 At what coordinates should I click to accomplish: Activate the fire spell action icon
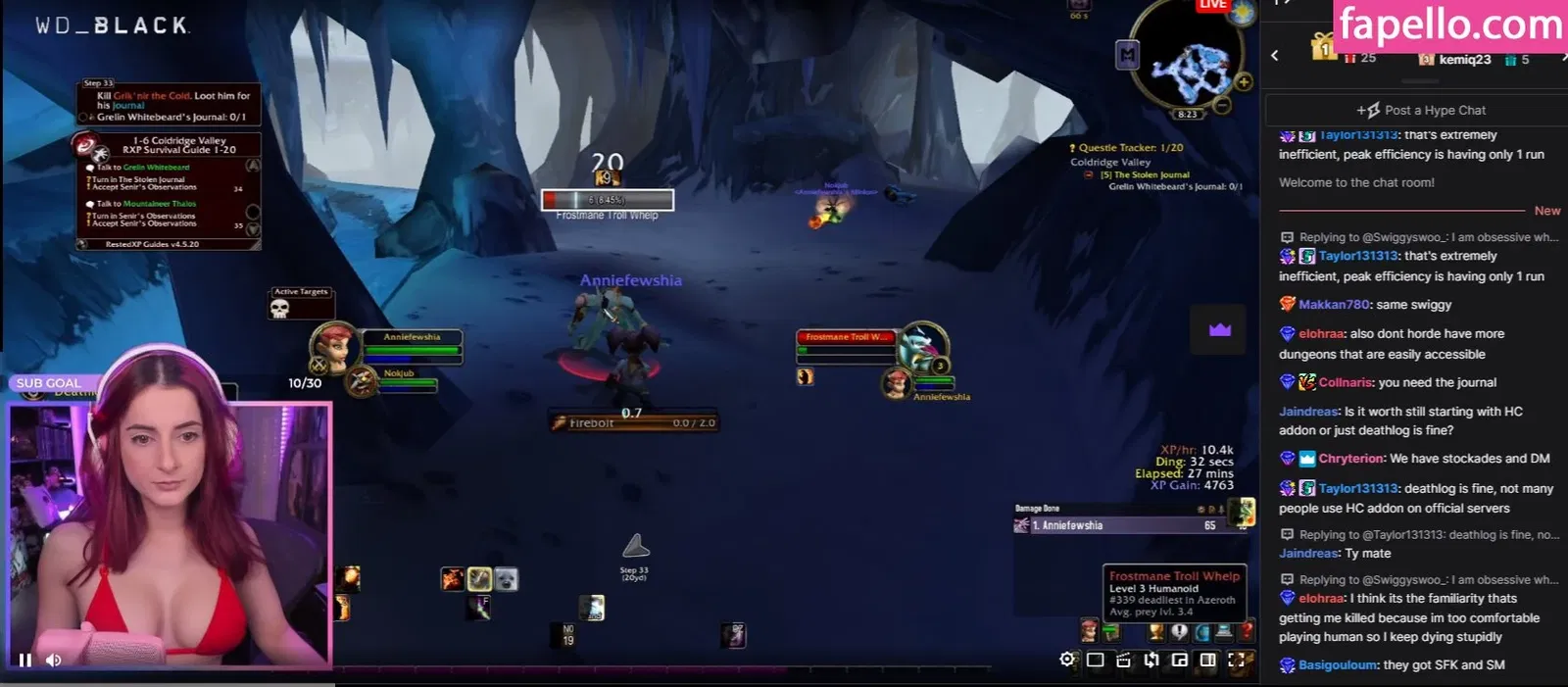pos(452,579)
